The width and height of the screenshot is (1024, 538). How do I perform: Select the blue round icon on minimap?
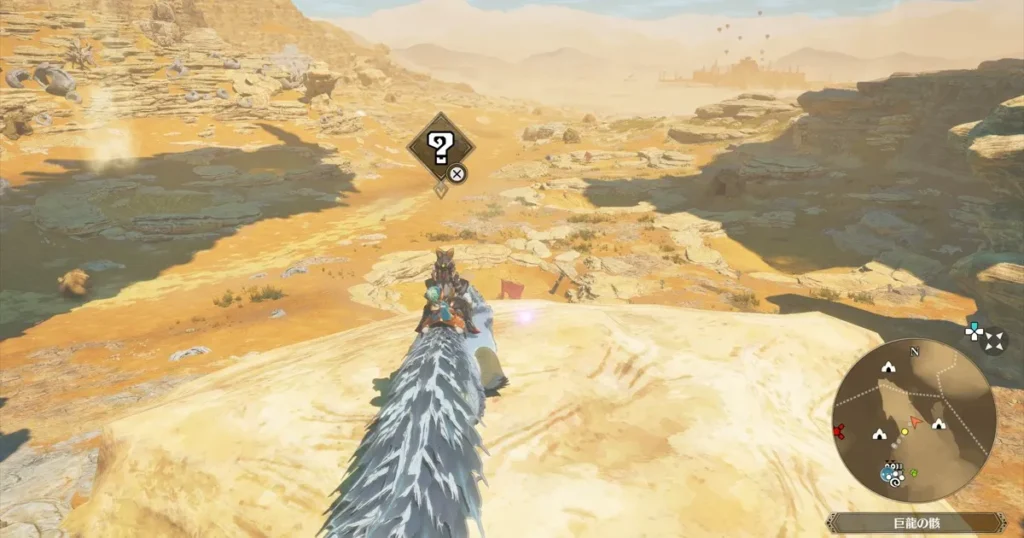click(x=888, y=473)
